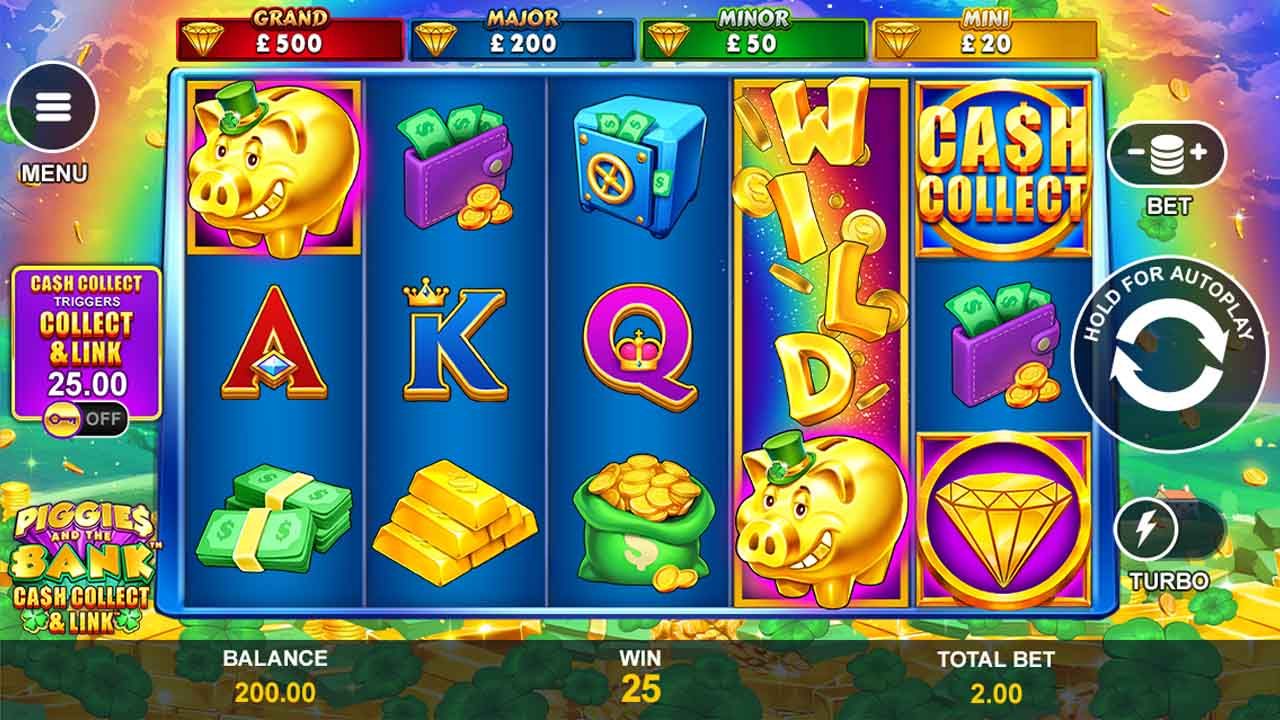
Task: Switch the Collect & Link feature toggle to ON
Action: [x=85, y=419]
